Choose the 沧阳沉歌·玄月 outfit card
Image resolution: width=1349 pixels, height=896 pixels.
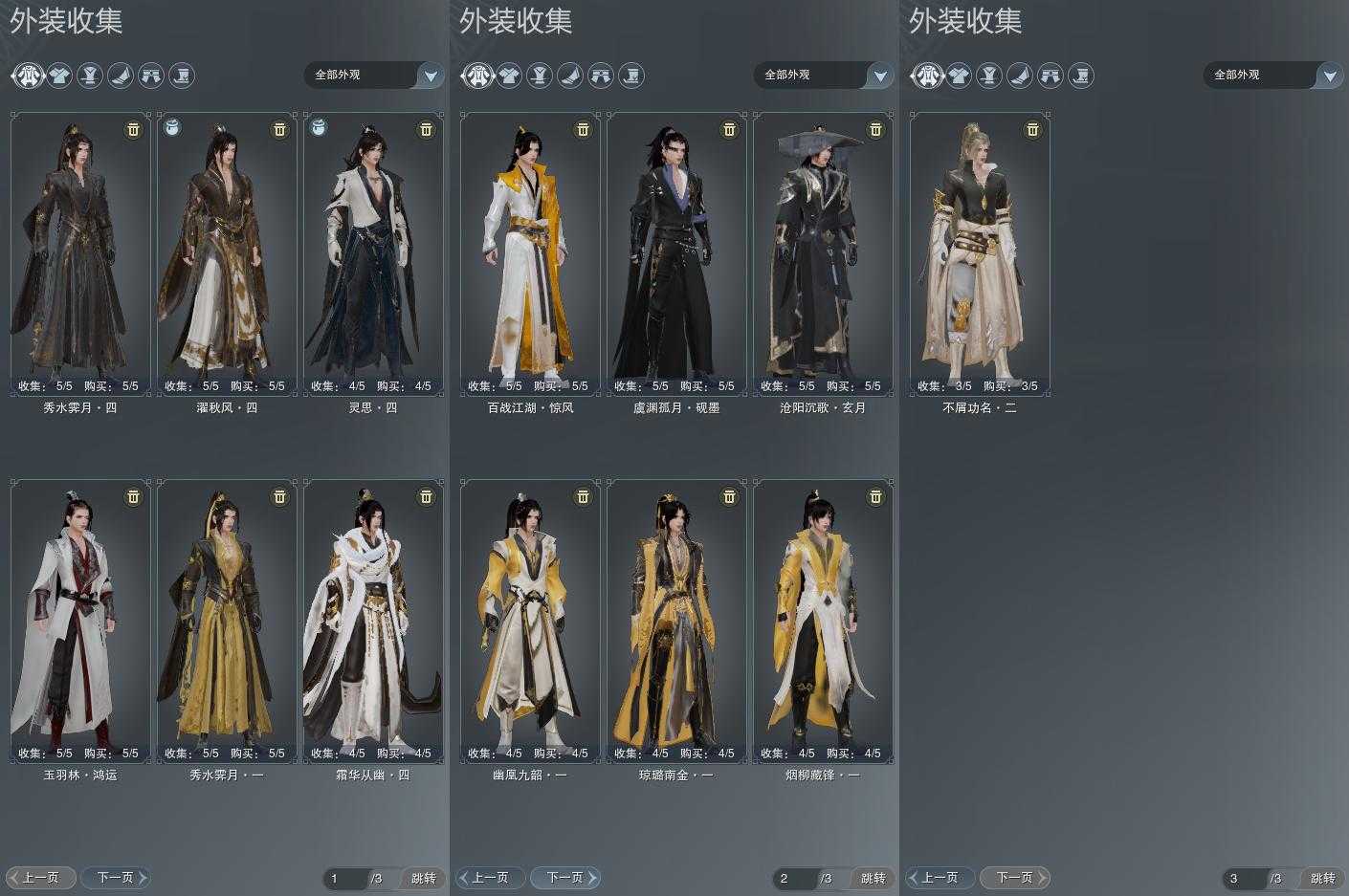point(823,253)
